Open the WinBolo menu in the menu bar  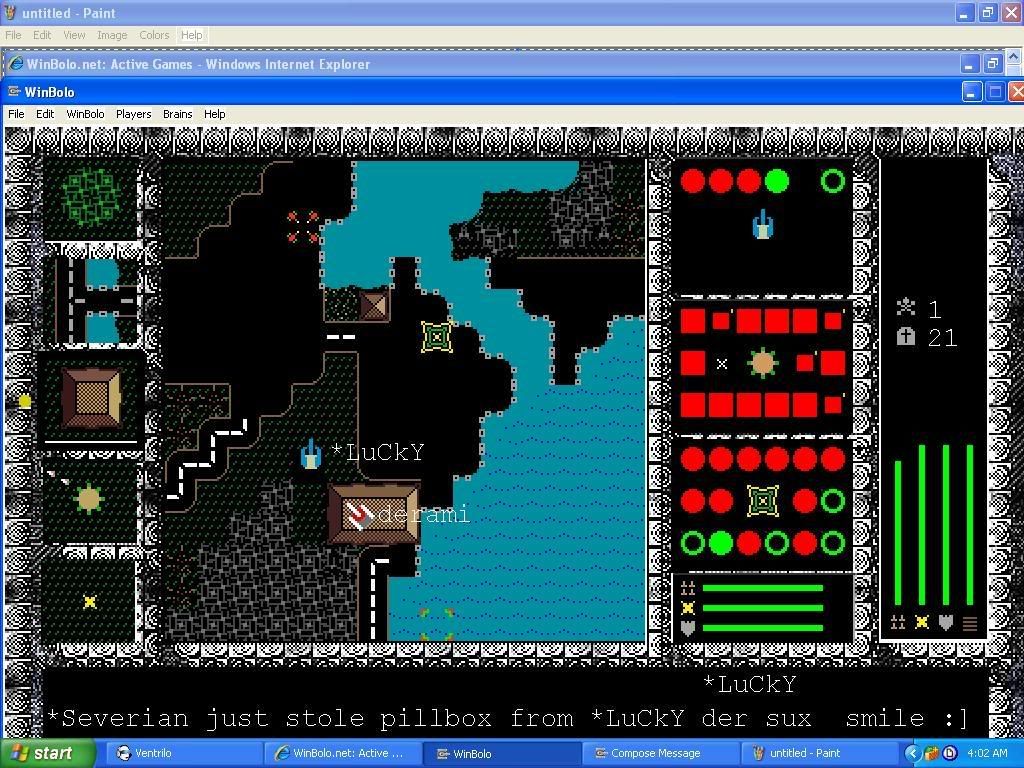tap(85, 114)
